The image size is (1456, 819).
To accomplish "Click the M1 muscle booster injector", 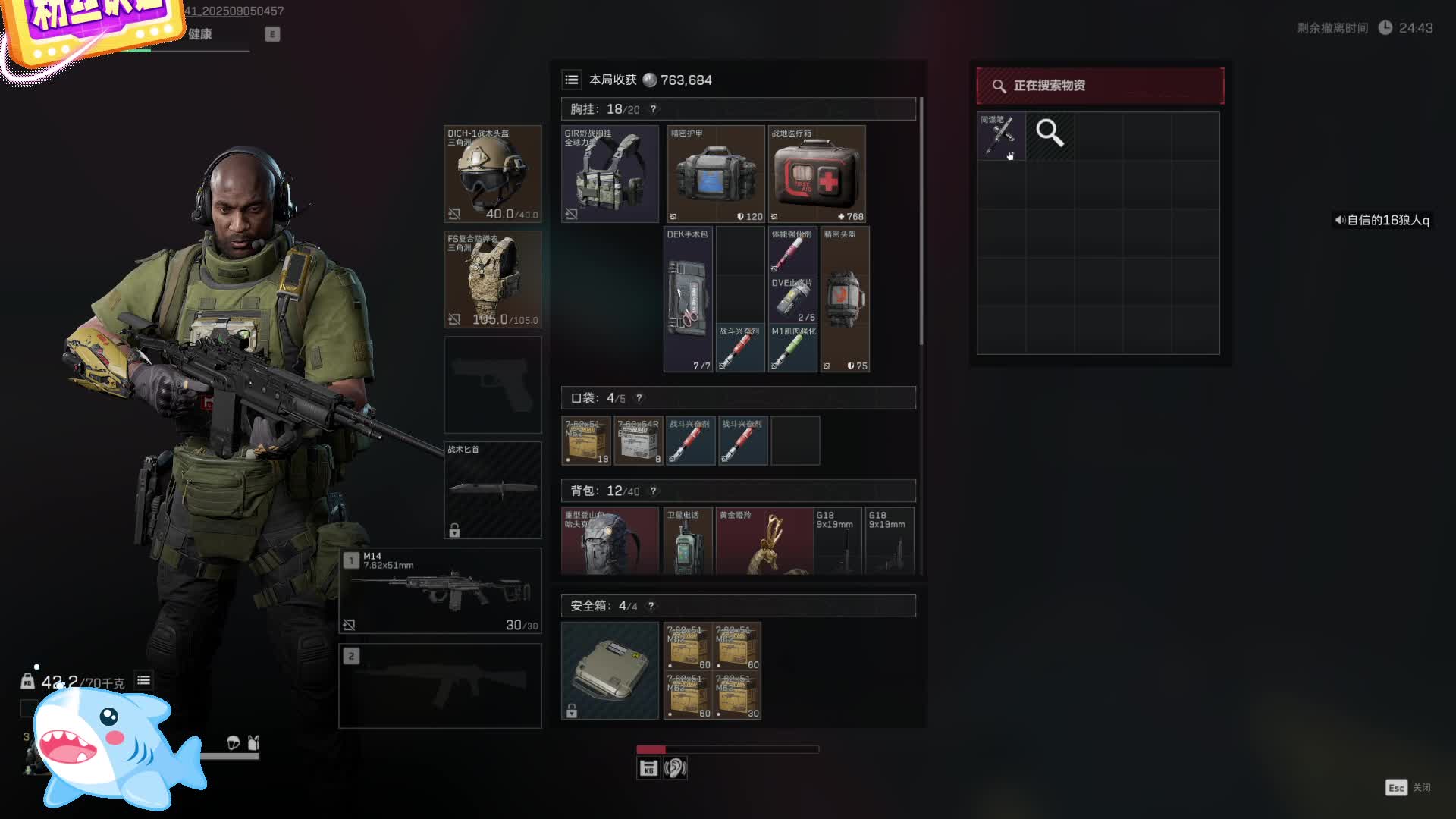I will (792, 348).
